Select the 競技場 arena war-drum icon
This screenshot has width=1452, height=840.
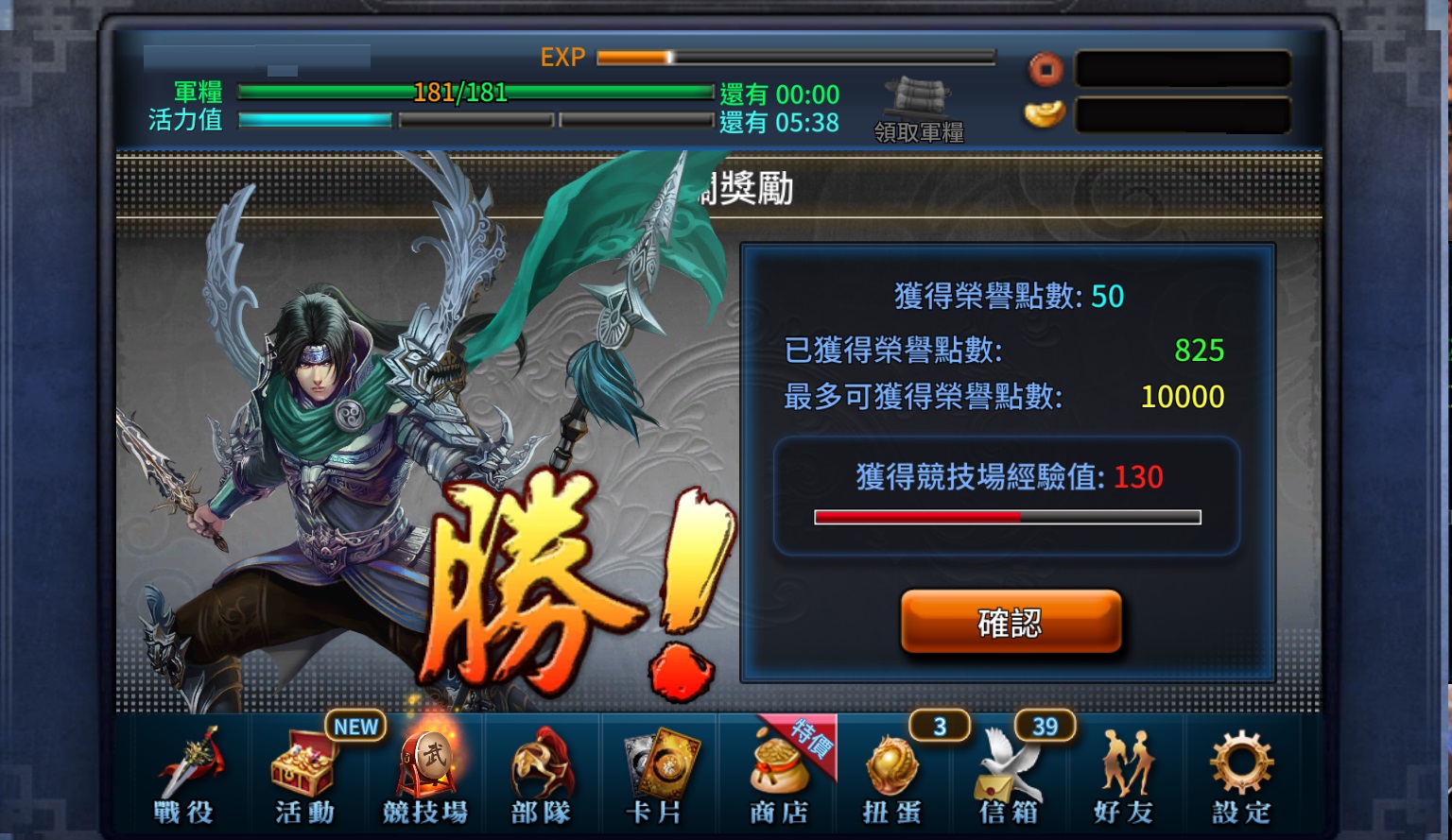point(425,770)
